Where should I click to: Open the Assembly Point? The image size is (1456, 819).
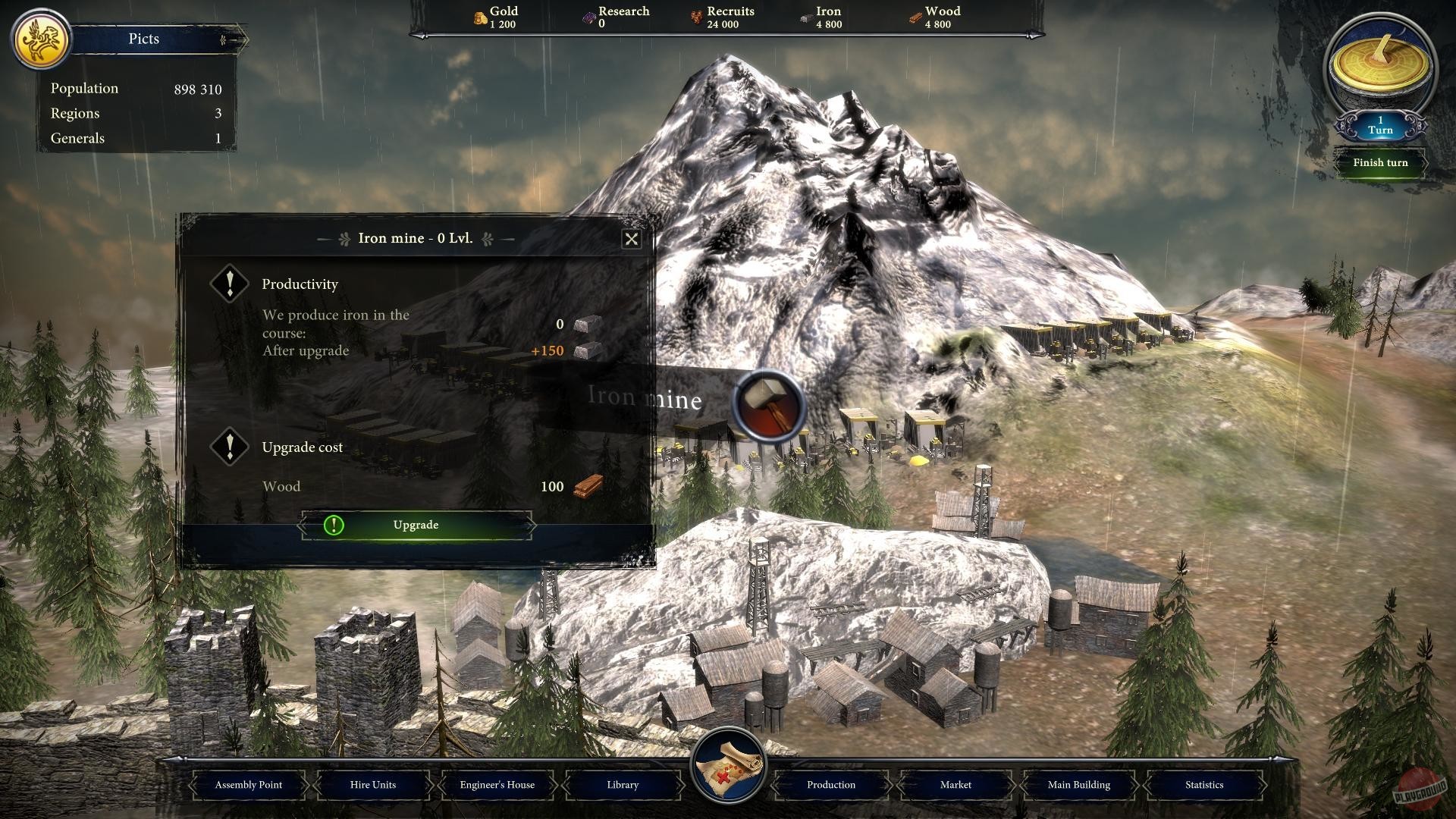[x=249, y=785]
